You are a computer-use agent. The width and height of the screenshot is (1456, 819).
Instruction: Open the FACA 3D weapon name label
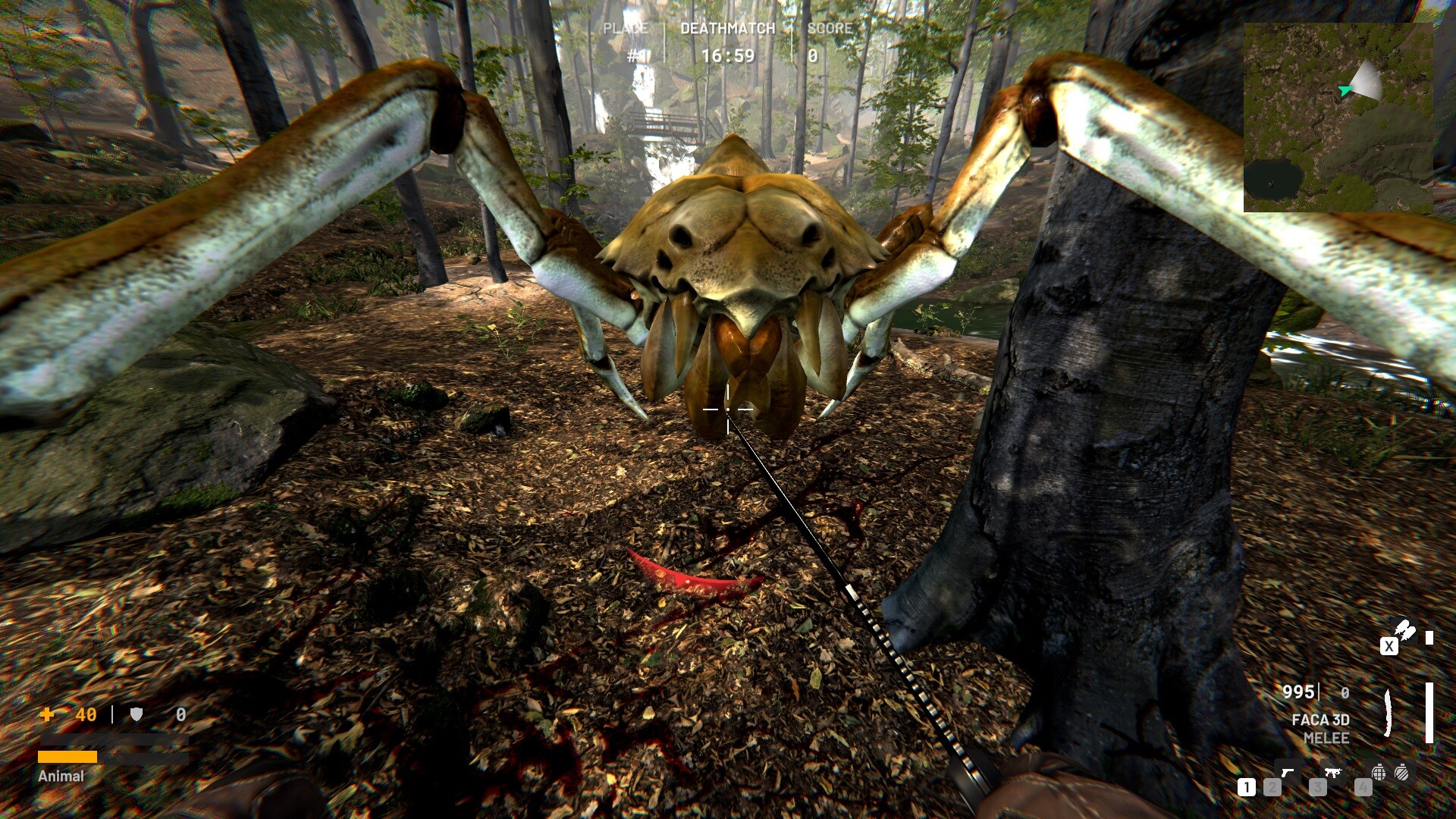pos(1321,720)
